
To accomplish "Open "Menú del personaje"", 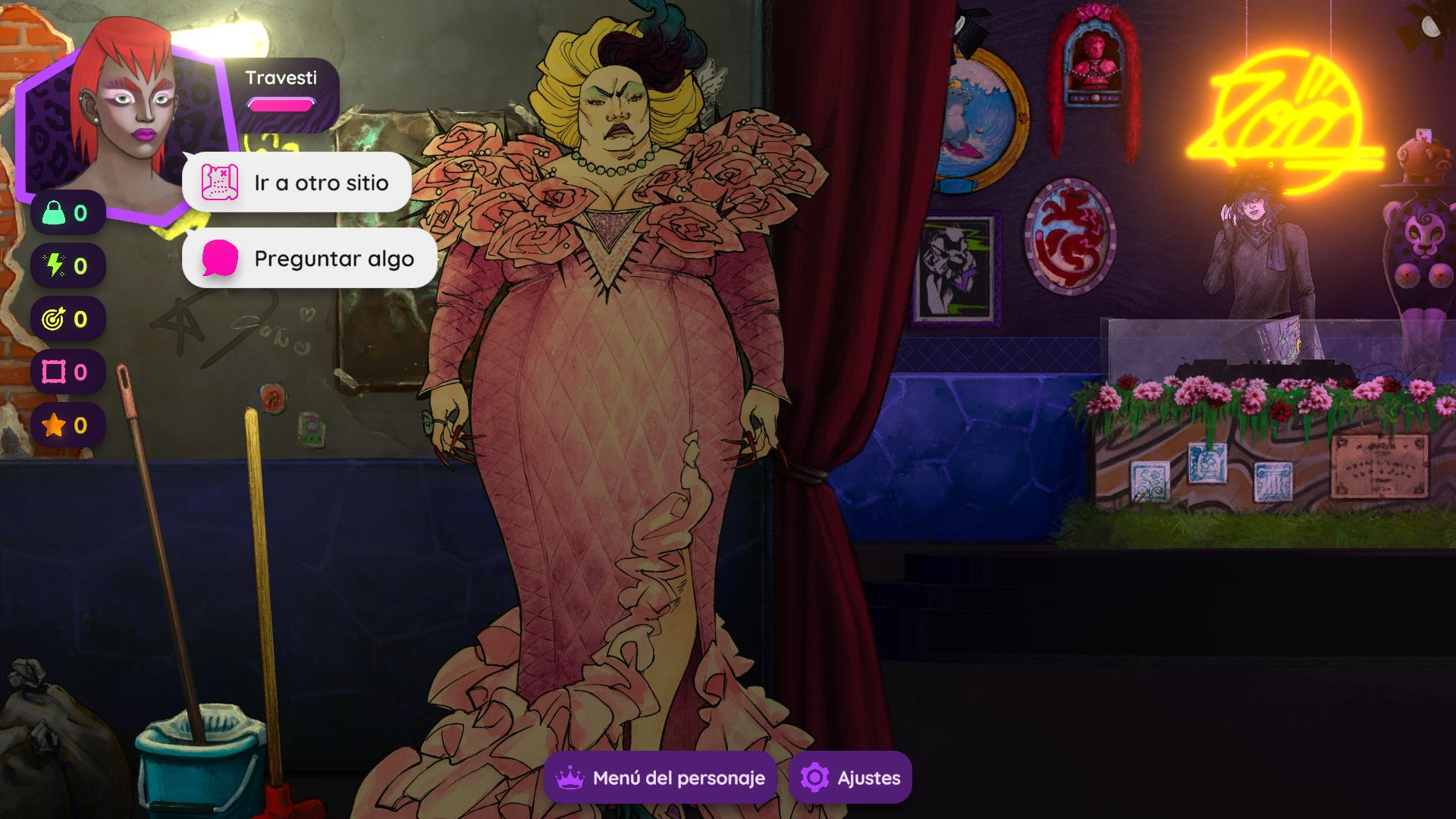I will (660, 778).
